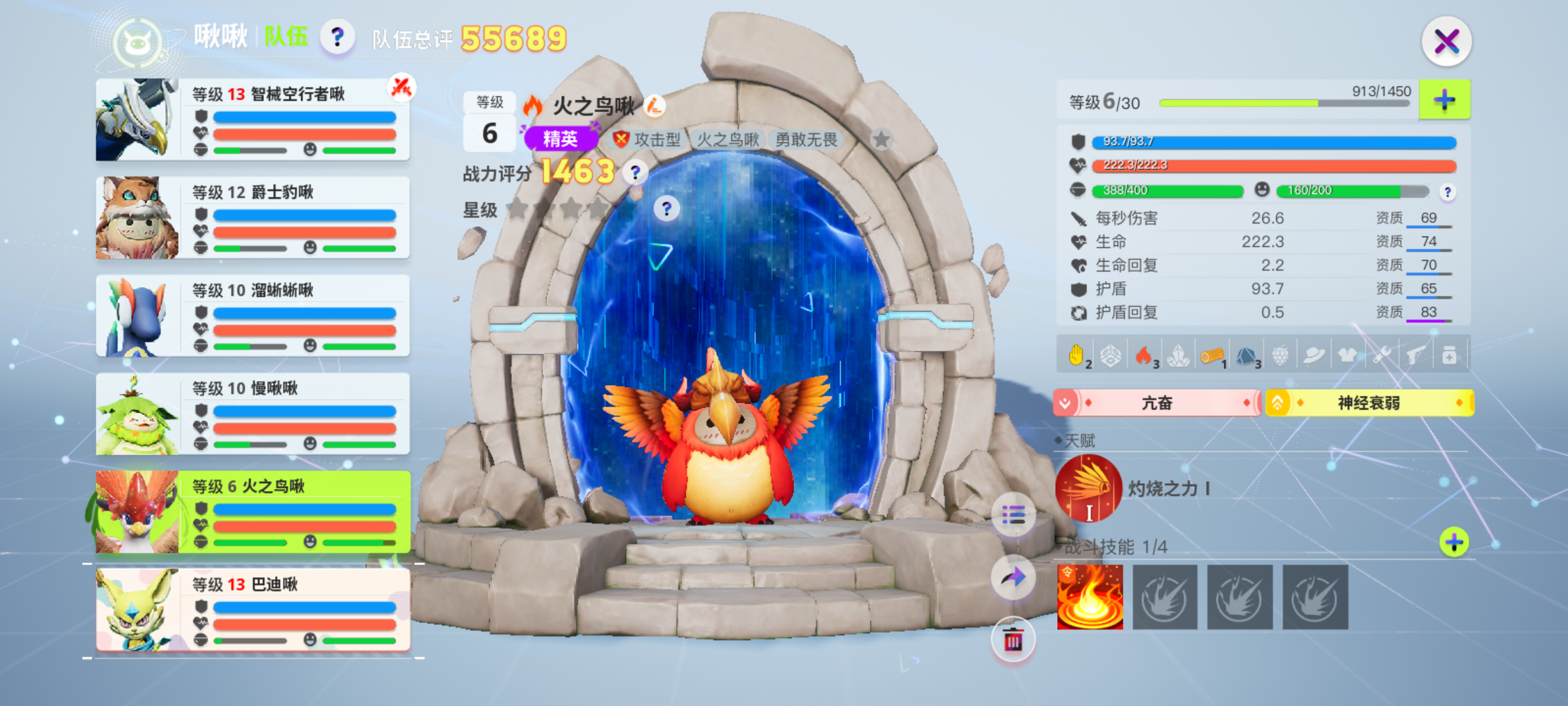This screenshot has height=706, width=1568.
Task: Toggle the favorite star for 火之鸟啾
Action: (x=881, y=139)
